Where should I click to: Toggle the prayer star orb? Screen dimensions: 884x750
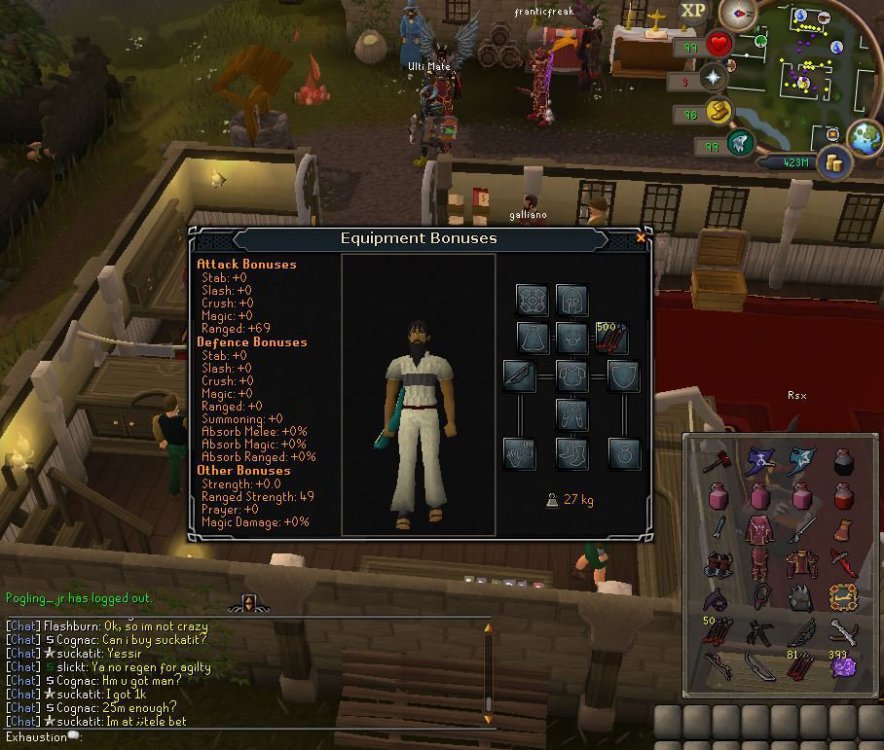pos(714,77)
